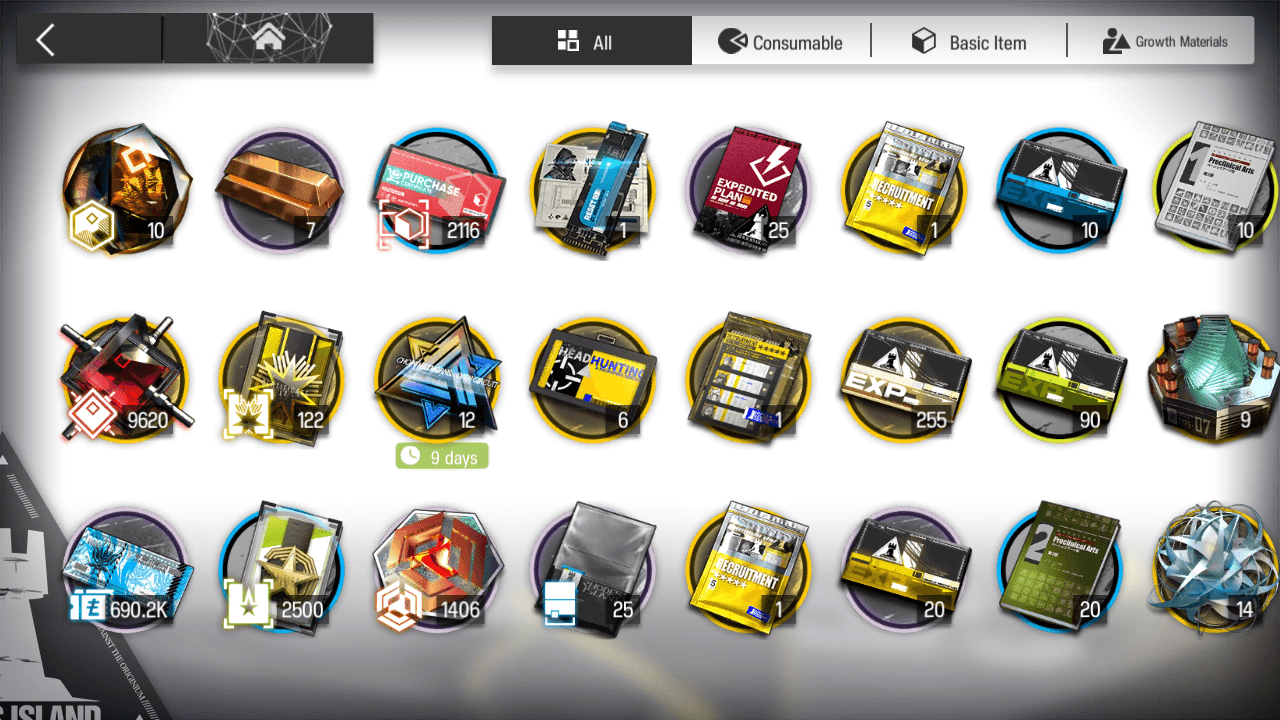Pick the orange cube item with 1406
This screenshot has width=1280, height=720.
[436, 568]
